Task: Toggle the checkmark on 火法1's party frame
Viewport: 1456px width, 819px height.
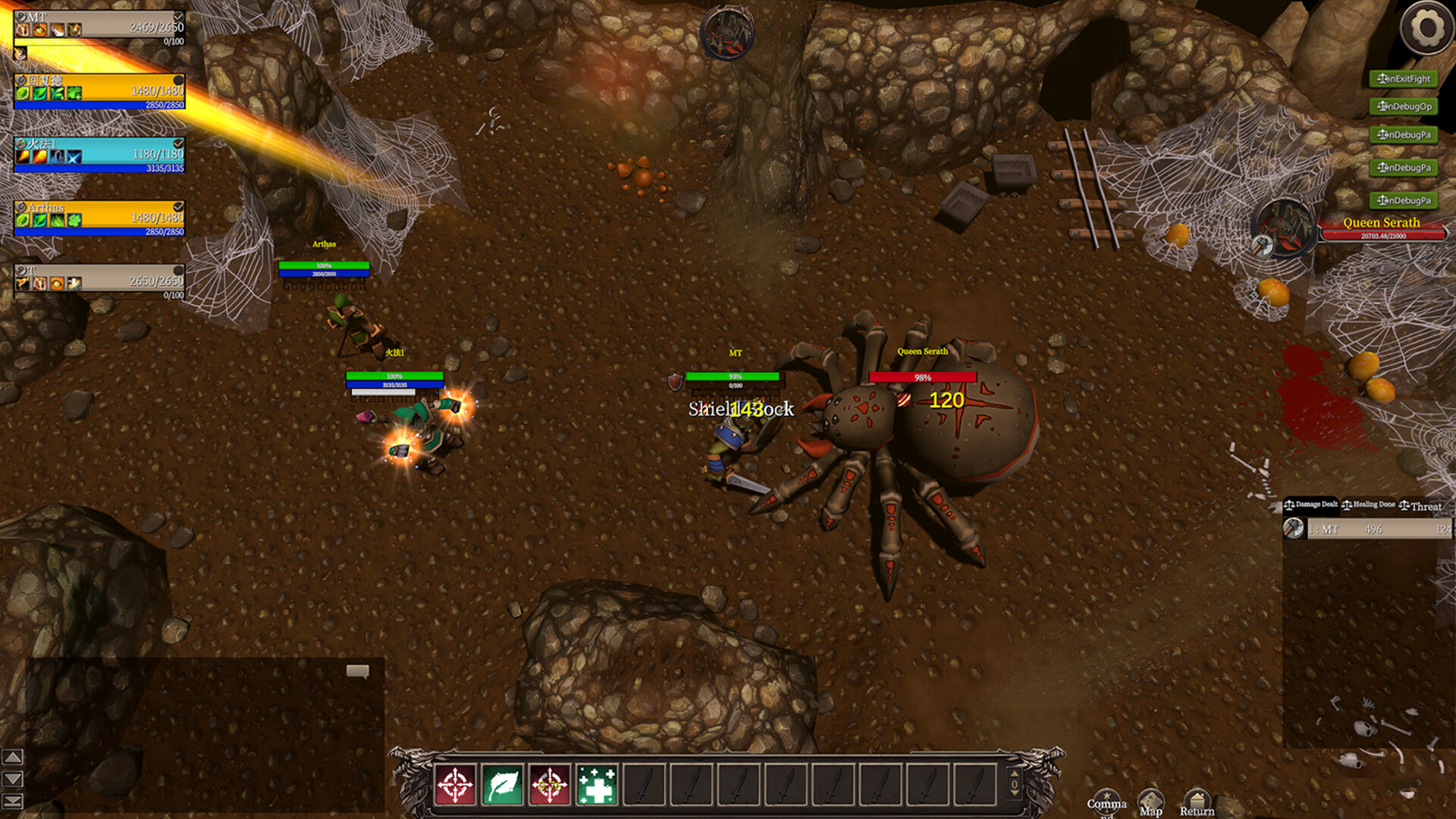Action: 178,144
